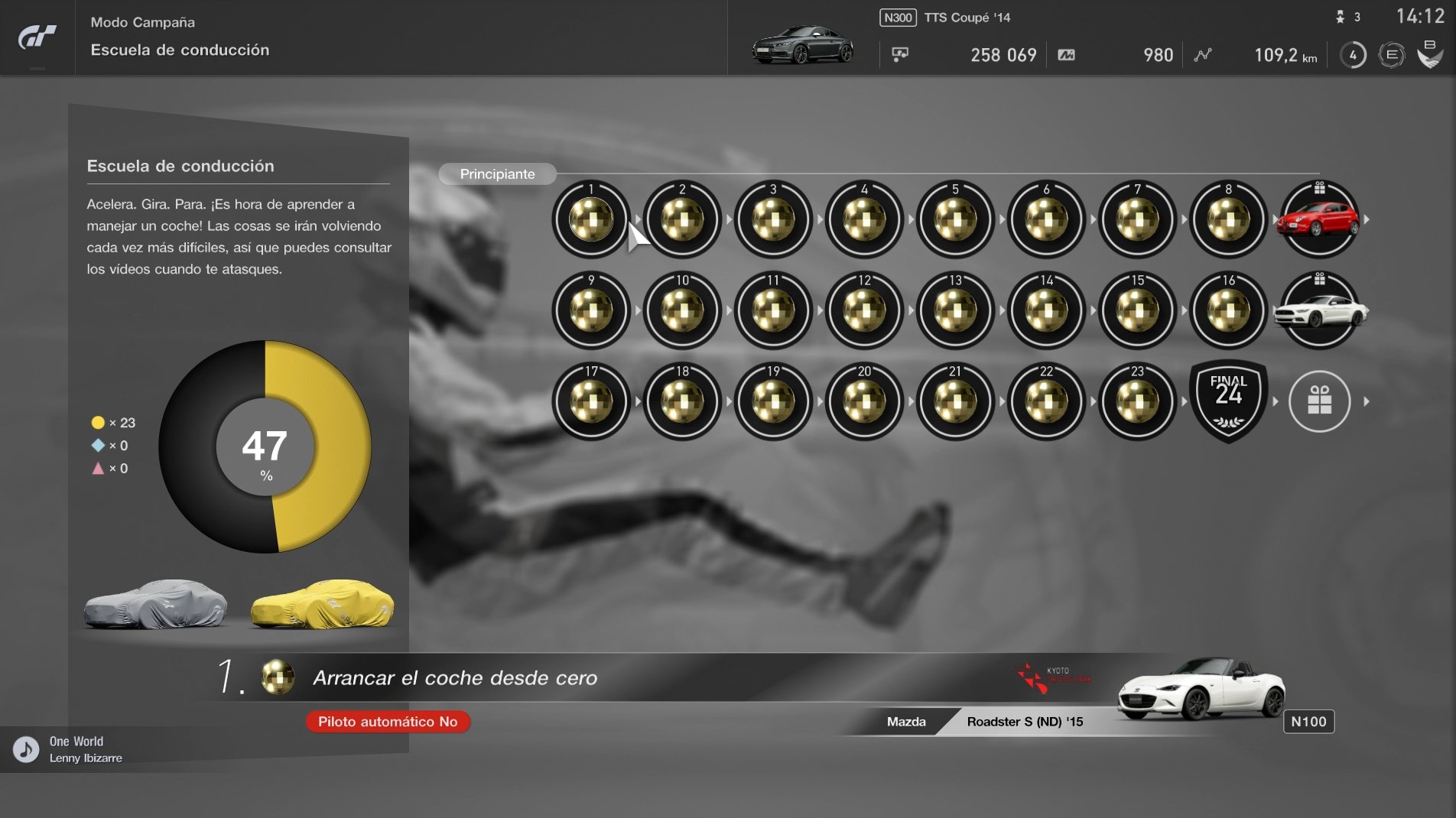Select the Final lesson 24 shield
The height and width of the screenshot is (818, 1456).
[1227, 401]
